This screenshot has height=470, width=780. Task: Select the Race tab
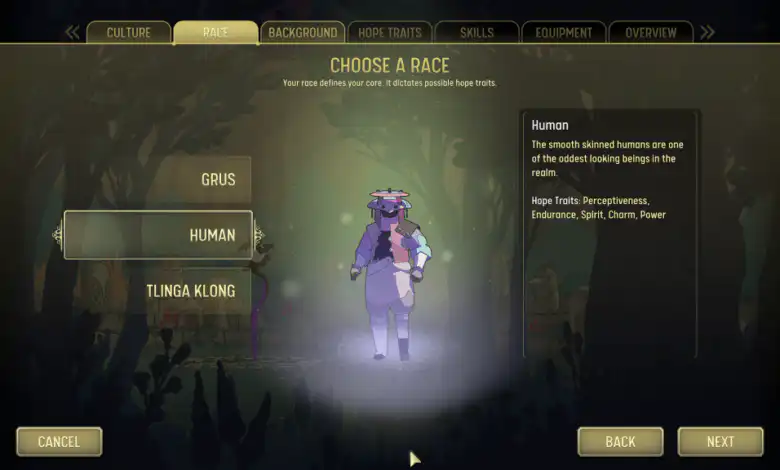tap(215, 32)
